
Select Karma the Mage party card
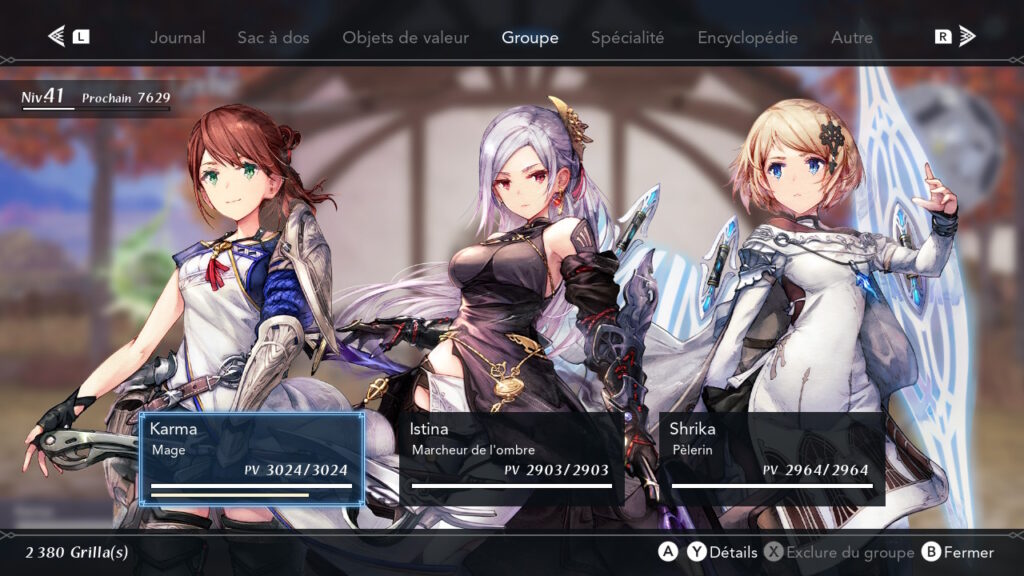[251, 458]
